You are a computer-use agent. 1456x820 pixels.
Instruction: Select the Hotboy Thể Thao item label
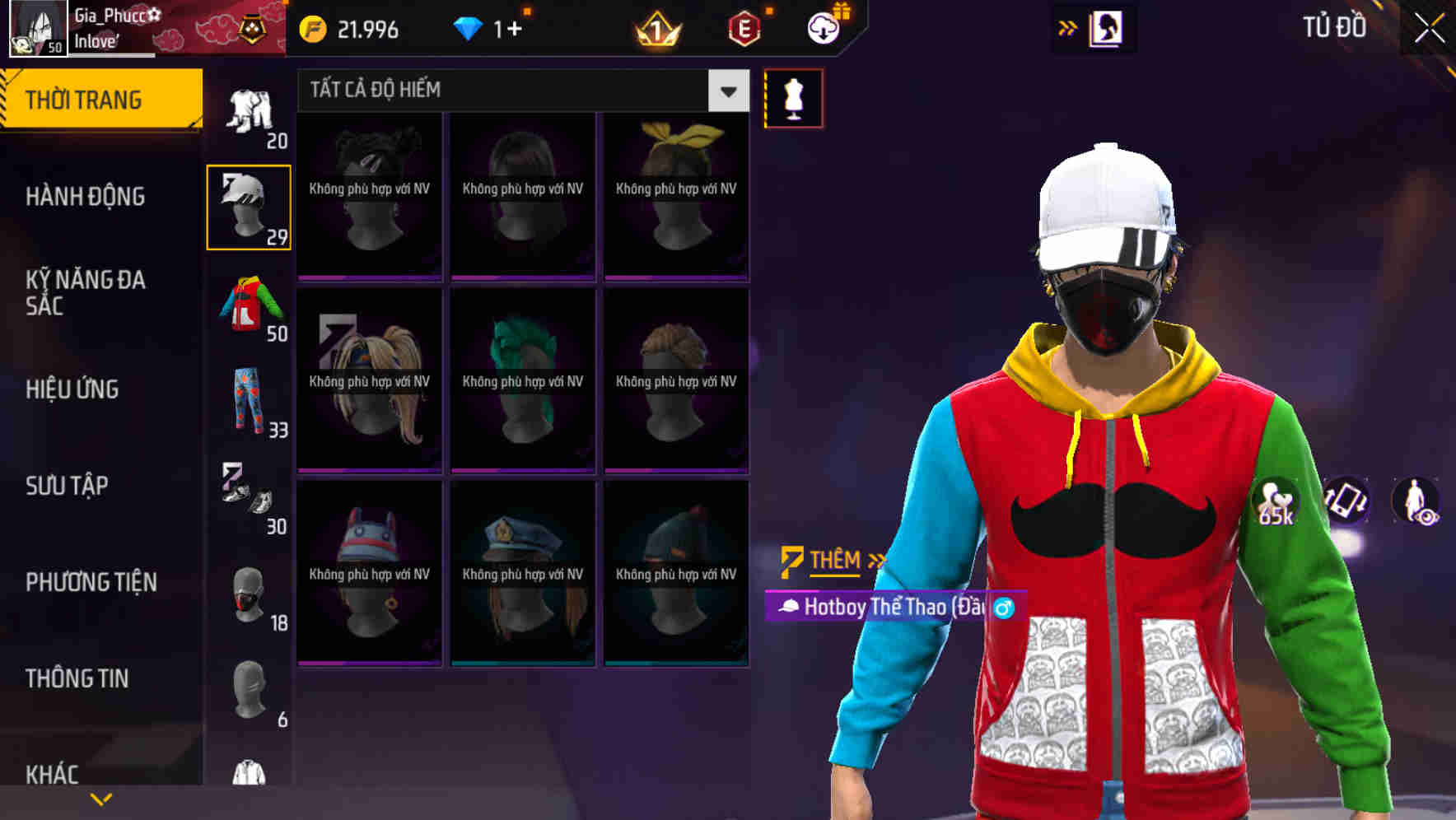click(889, 608)
